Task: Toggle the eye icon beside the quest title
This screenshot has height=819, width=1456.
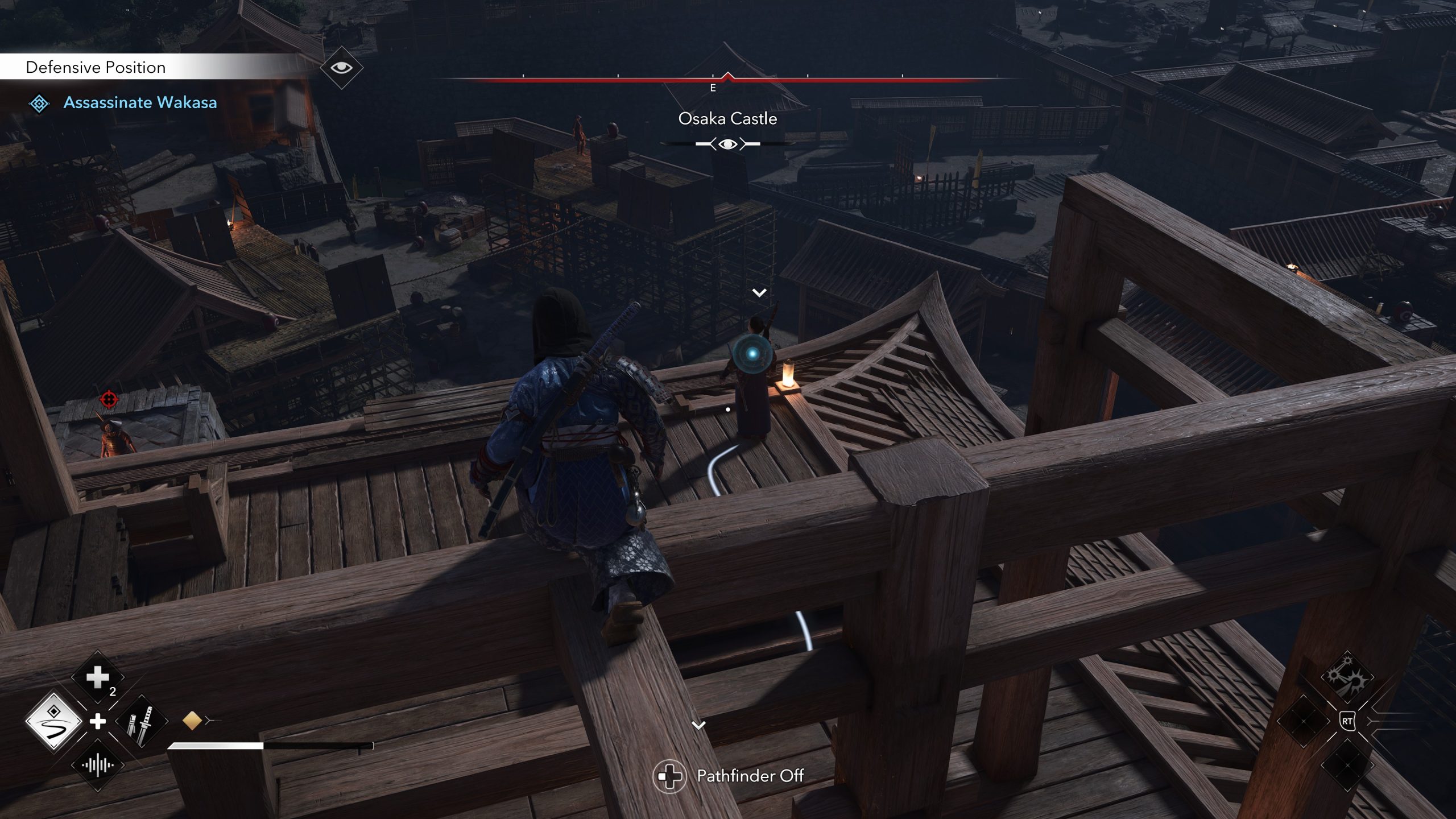Action: pyautogui.click(x=341, y=68)
